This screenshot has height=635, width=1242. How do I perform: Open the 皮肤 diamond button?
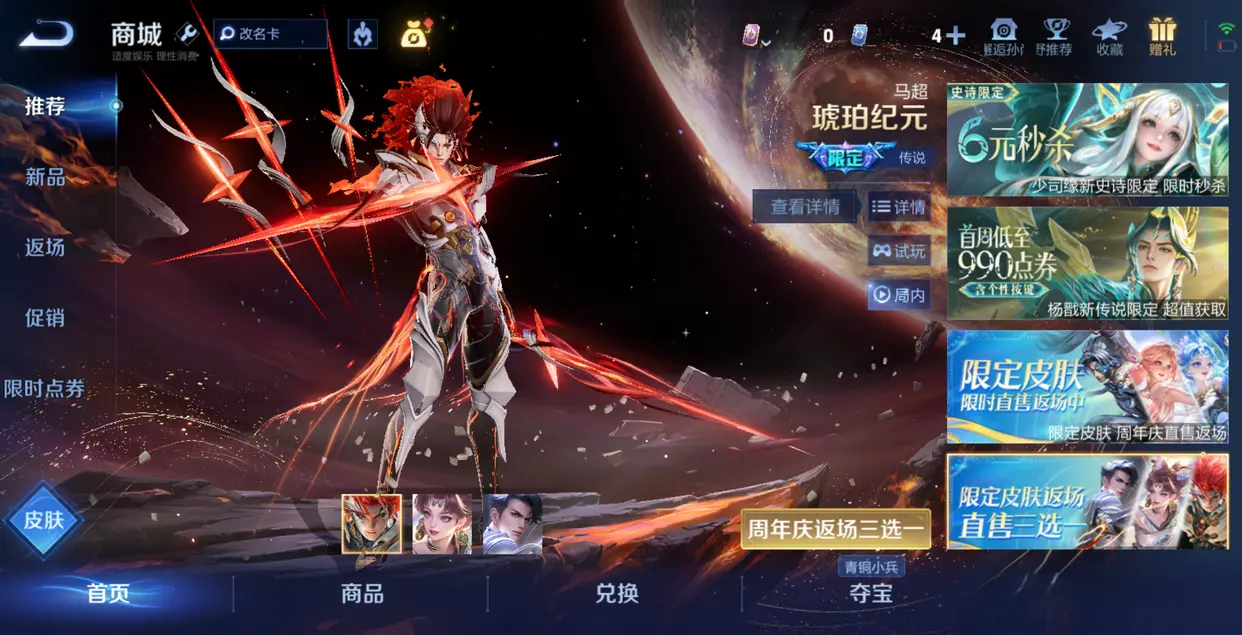(x=43, y=520)
